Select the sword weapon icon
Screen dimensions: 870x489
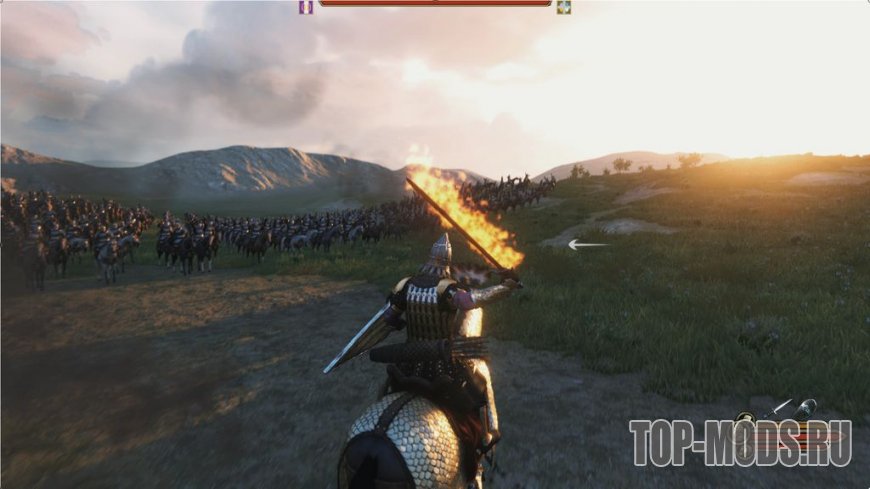click(x=779, y=406)
